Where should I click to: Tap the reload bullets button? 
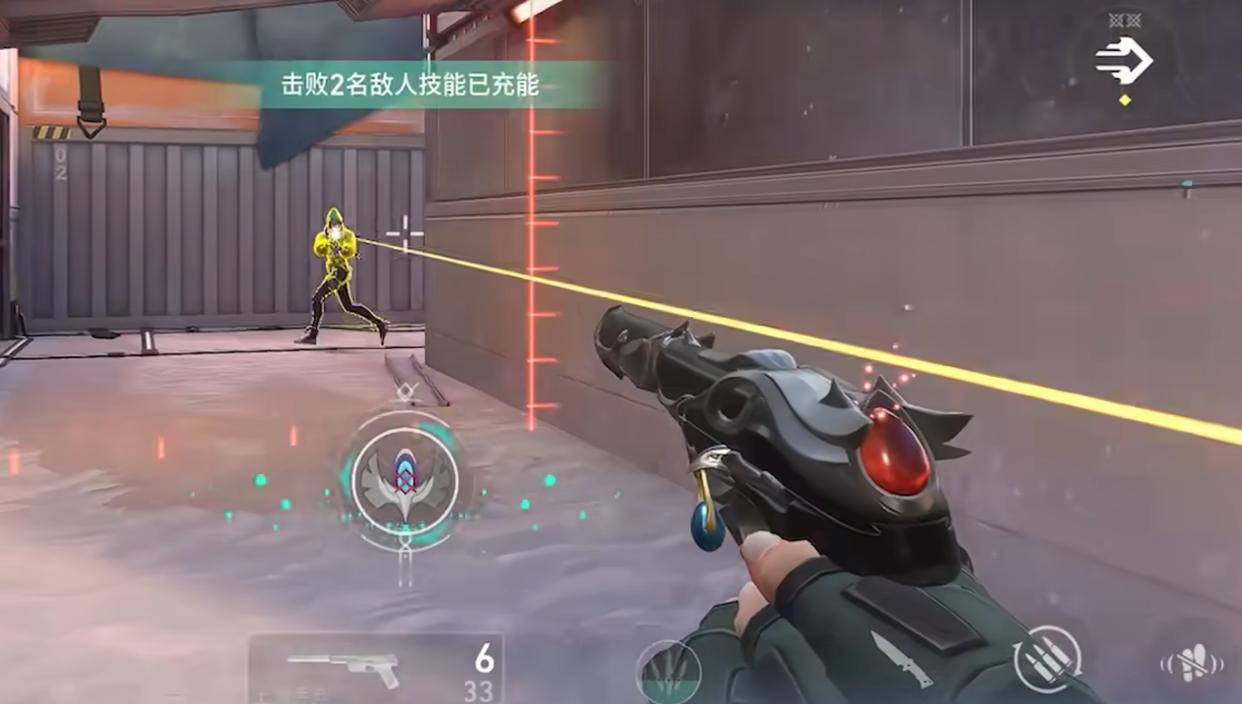[1047, 658]
